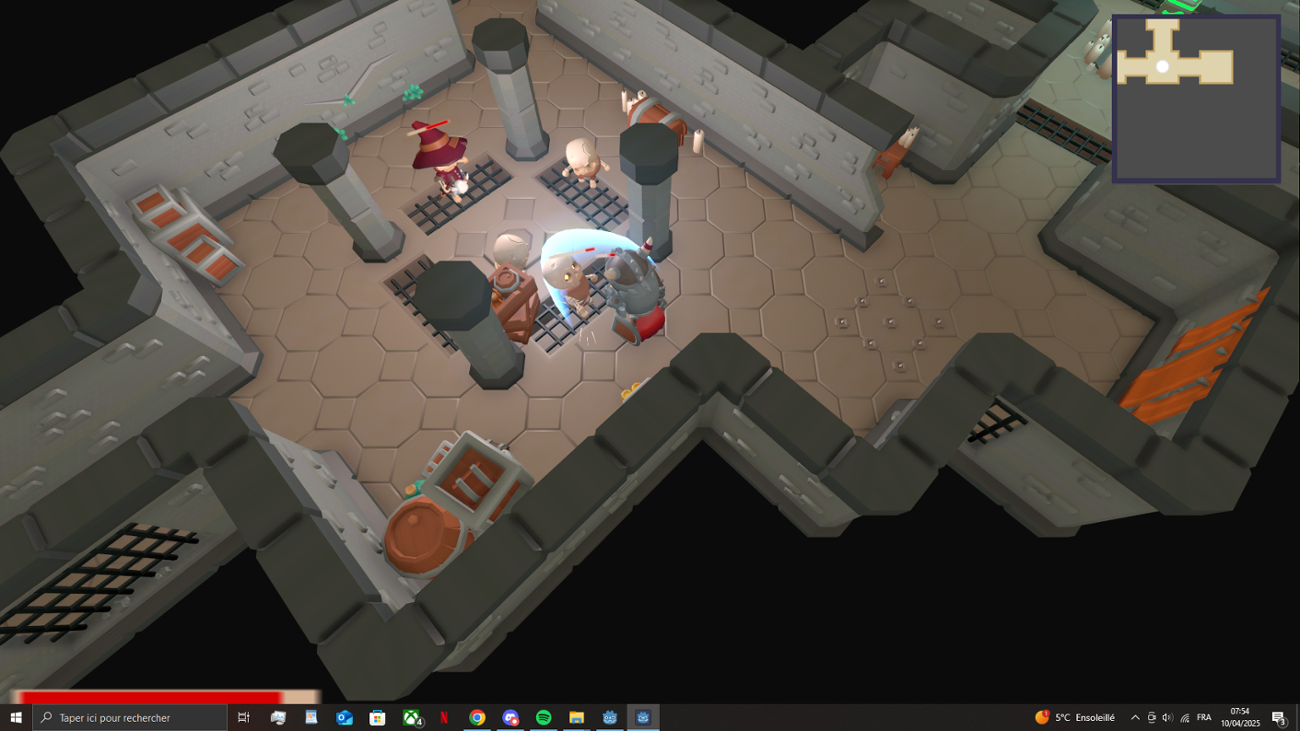Toggle Wi-Fi from the network tray icon
Image resolution: width=1300 pixels, height=731 pixels.
pos(1184,717)
